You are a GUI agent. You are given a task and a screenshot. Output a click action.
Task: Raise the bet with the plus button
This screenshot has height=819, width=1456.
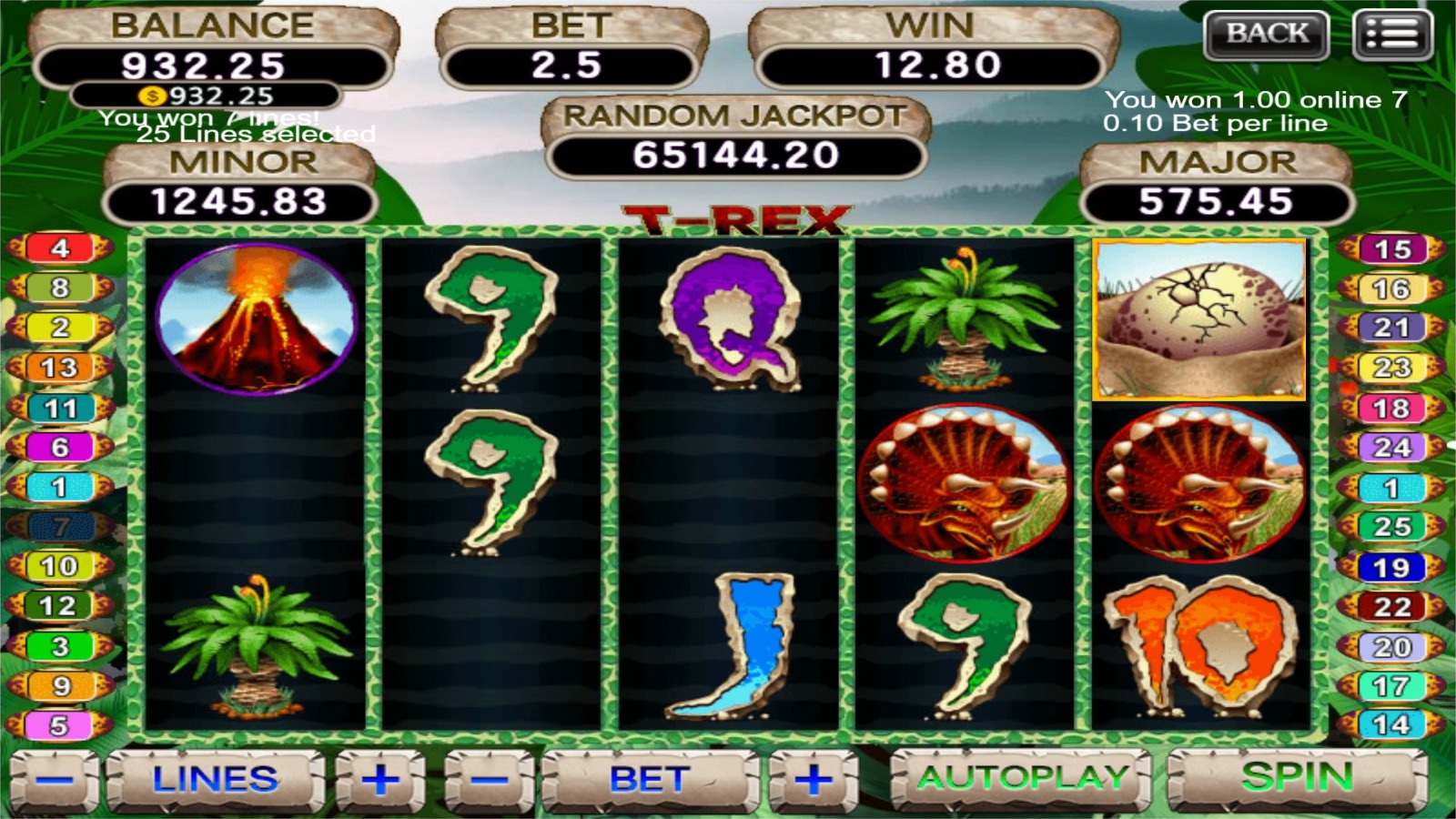[x=813, y=780]
